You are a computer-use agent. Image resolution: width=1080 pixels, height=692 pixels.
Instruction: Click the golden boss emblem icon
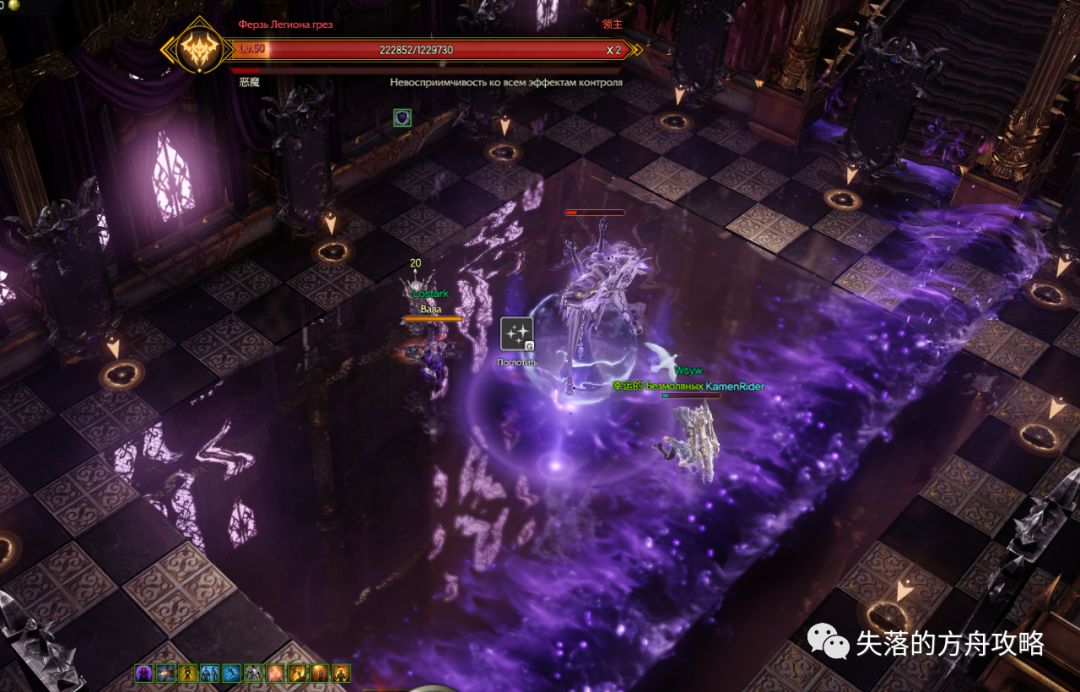coord(200,49)
